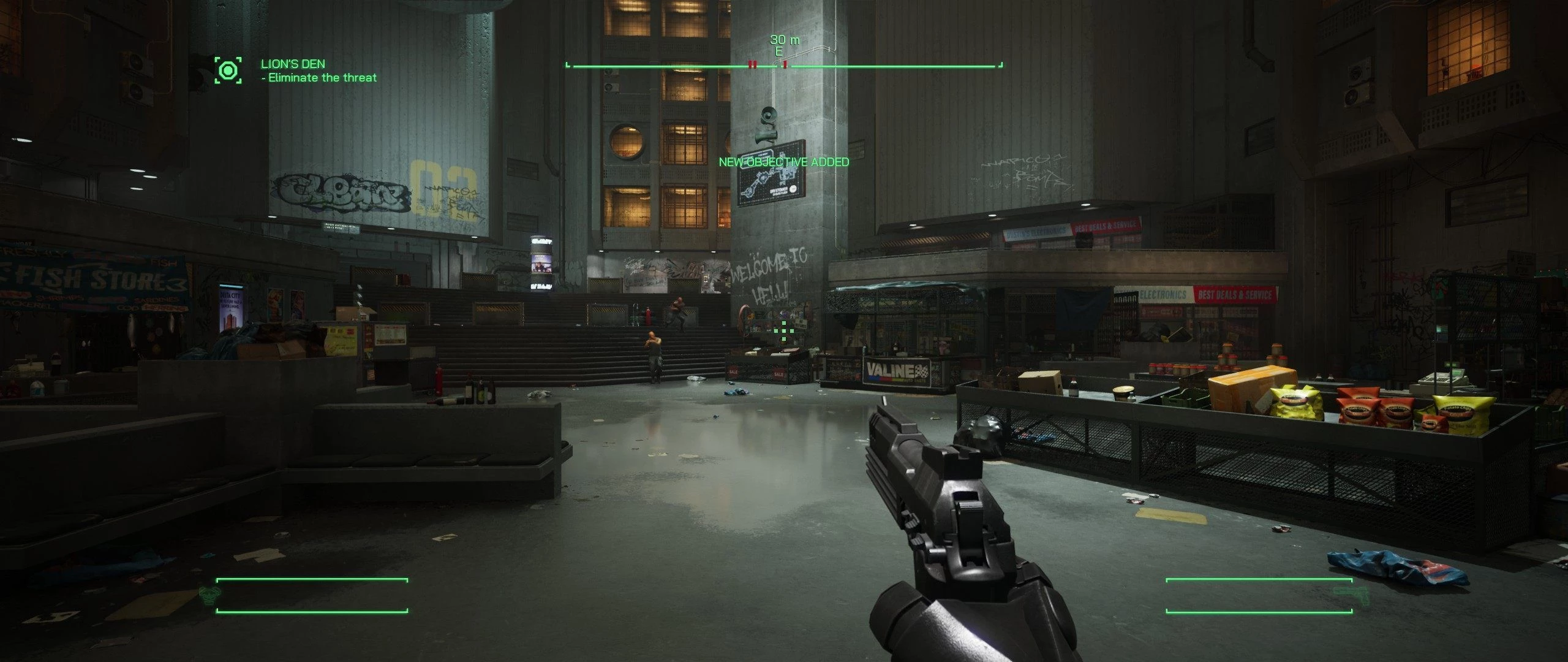Click the faint RoboCop armor status icon
Image resolution: width=1568 pixels, height=662 pixels.
point(208,594)
